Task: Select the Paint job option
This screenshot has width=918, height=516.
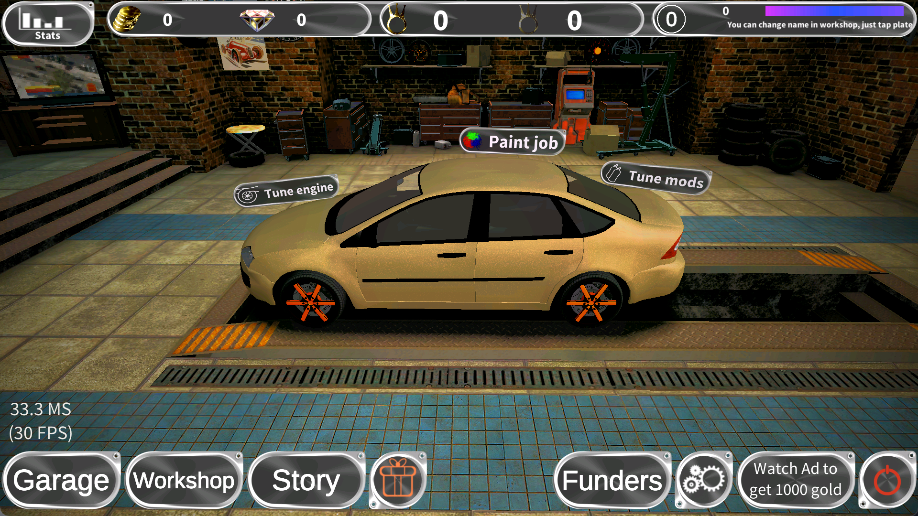Action: pos(512,142)
